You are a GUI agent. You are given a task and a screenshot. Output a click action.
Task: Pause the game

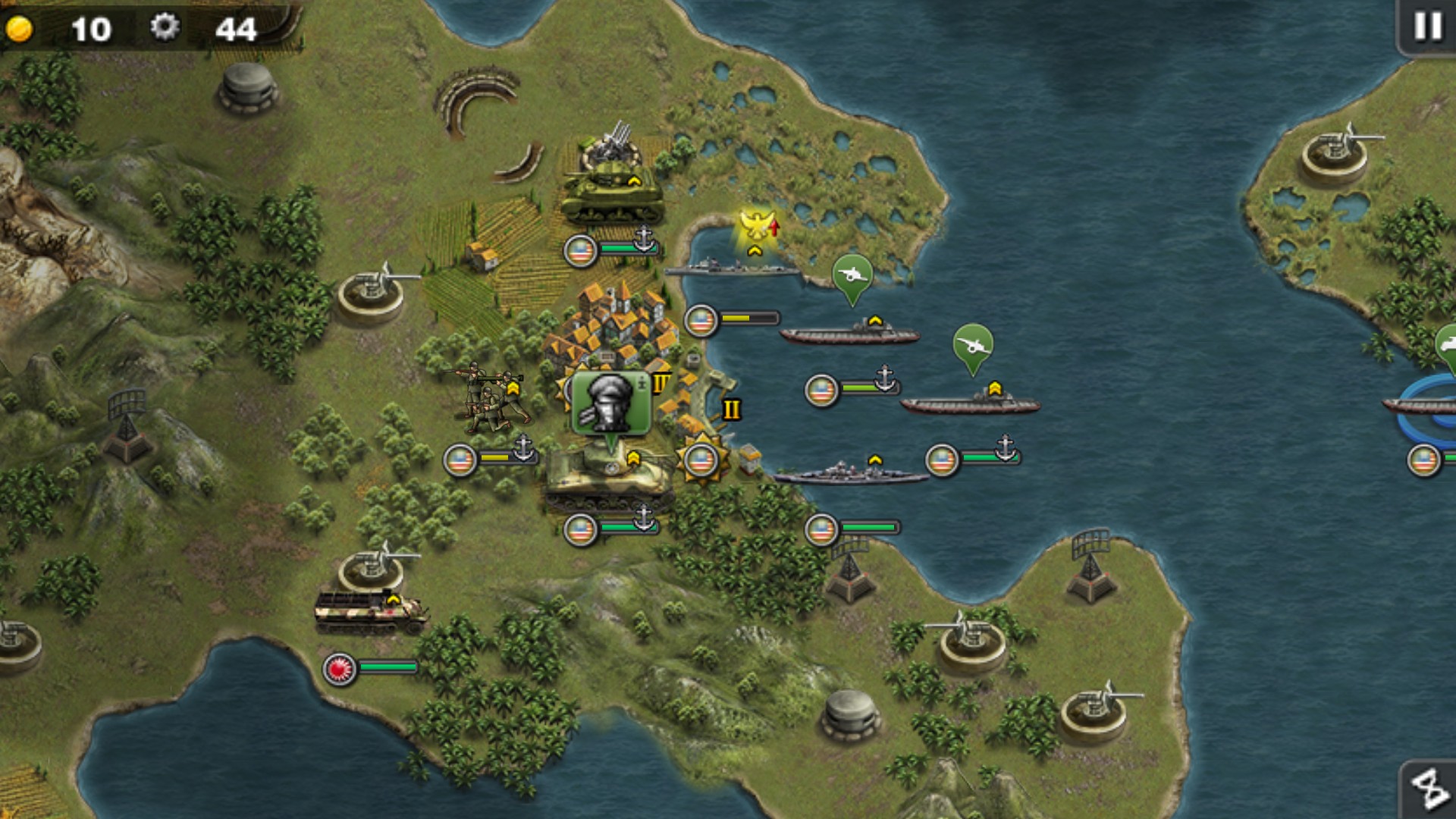(x=1427, y=27)
